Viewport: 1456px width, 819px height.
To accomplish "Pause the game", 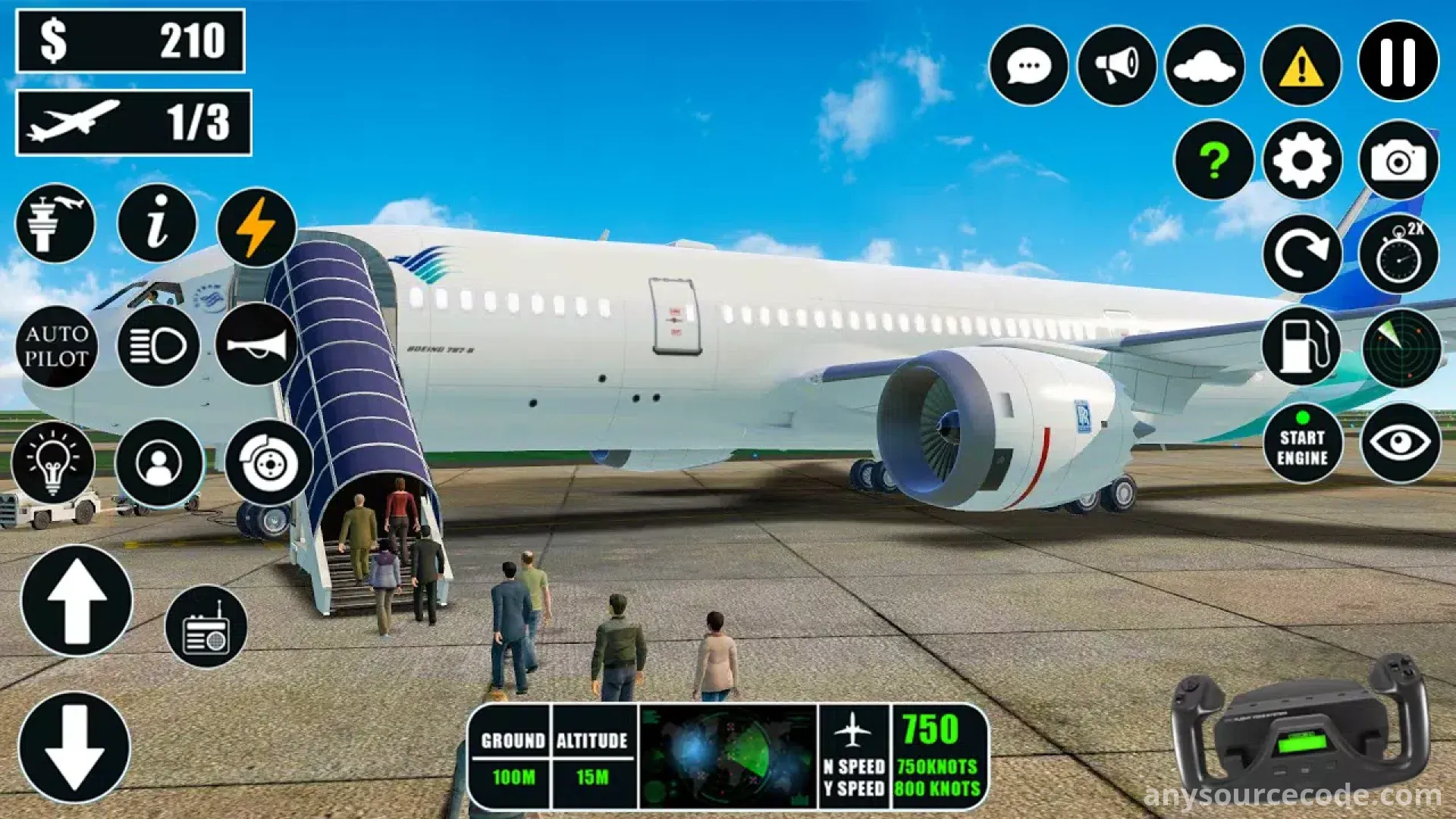I will point(1398,62).
